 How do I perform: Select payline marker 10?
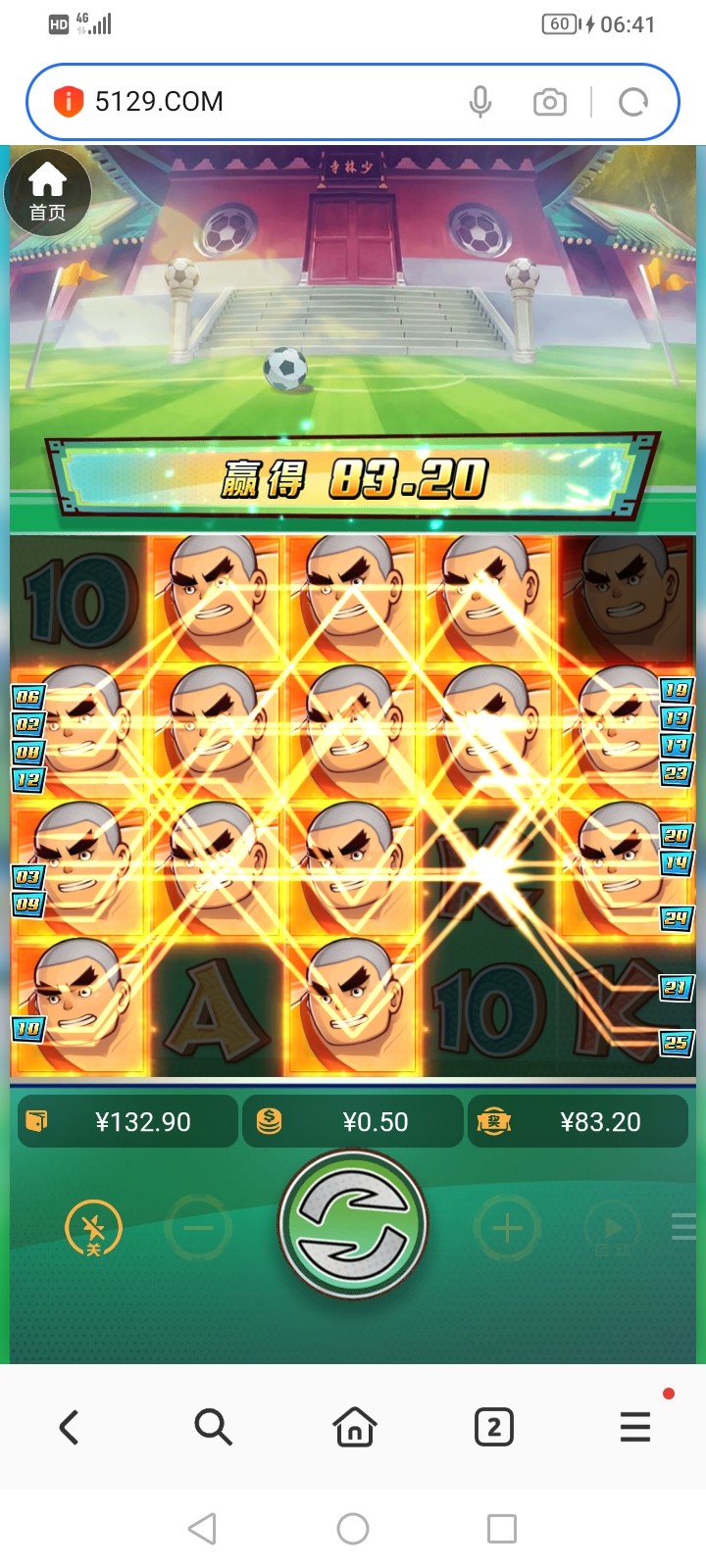27,1029
